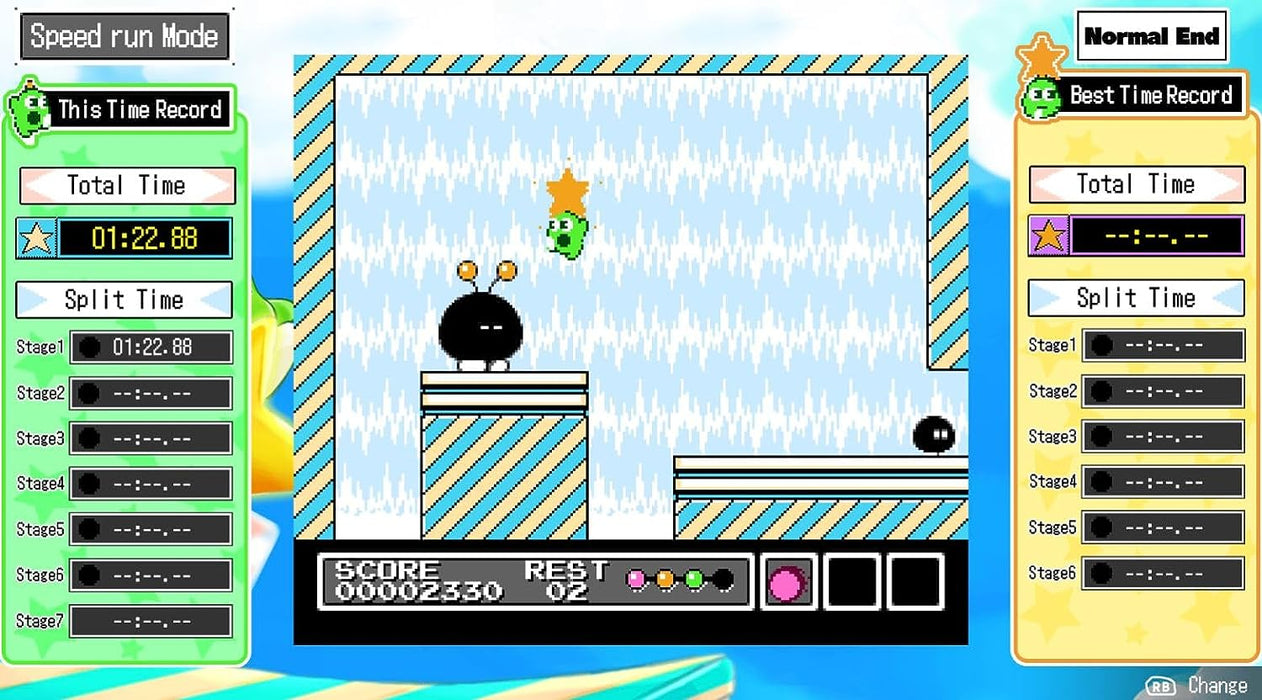The width and height of the screenshot is (1262, 700).
Task: Select the This Time Record panel header
Action: pyautogui.click(x=139, y=110)
